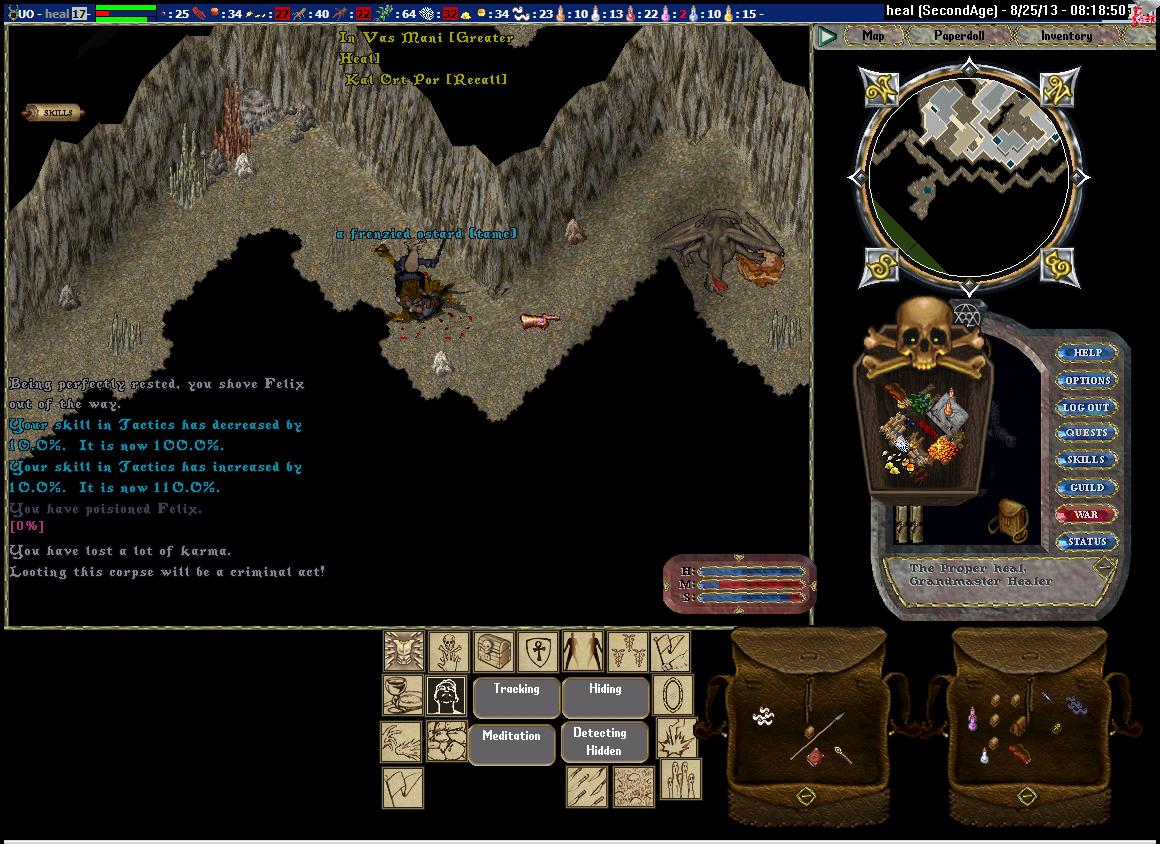Toggle the red WAR mode button

tap(1087, 515)
